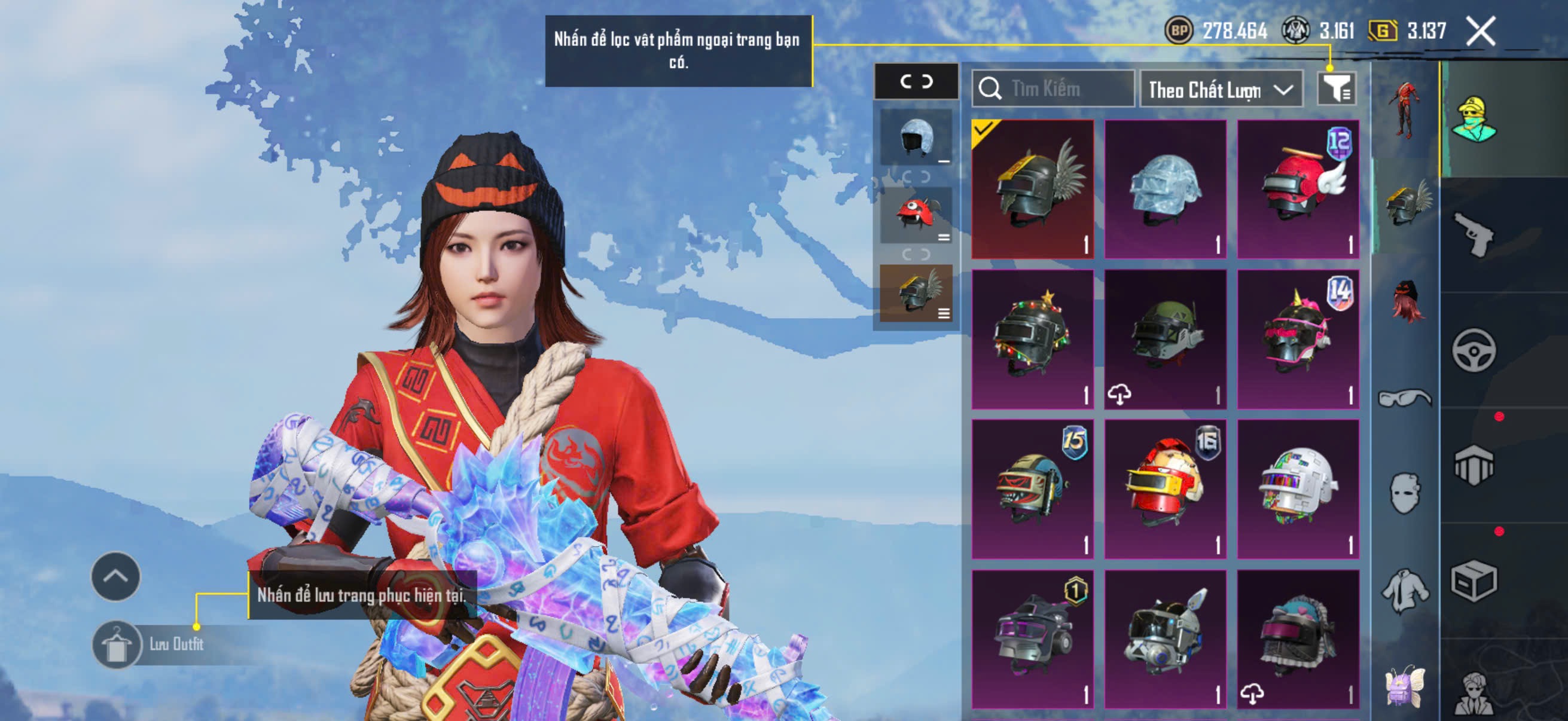1568x721 pixels.
Task: Choose the red bear helmet skin
Action: [1165, 488]
